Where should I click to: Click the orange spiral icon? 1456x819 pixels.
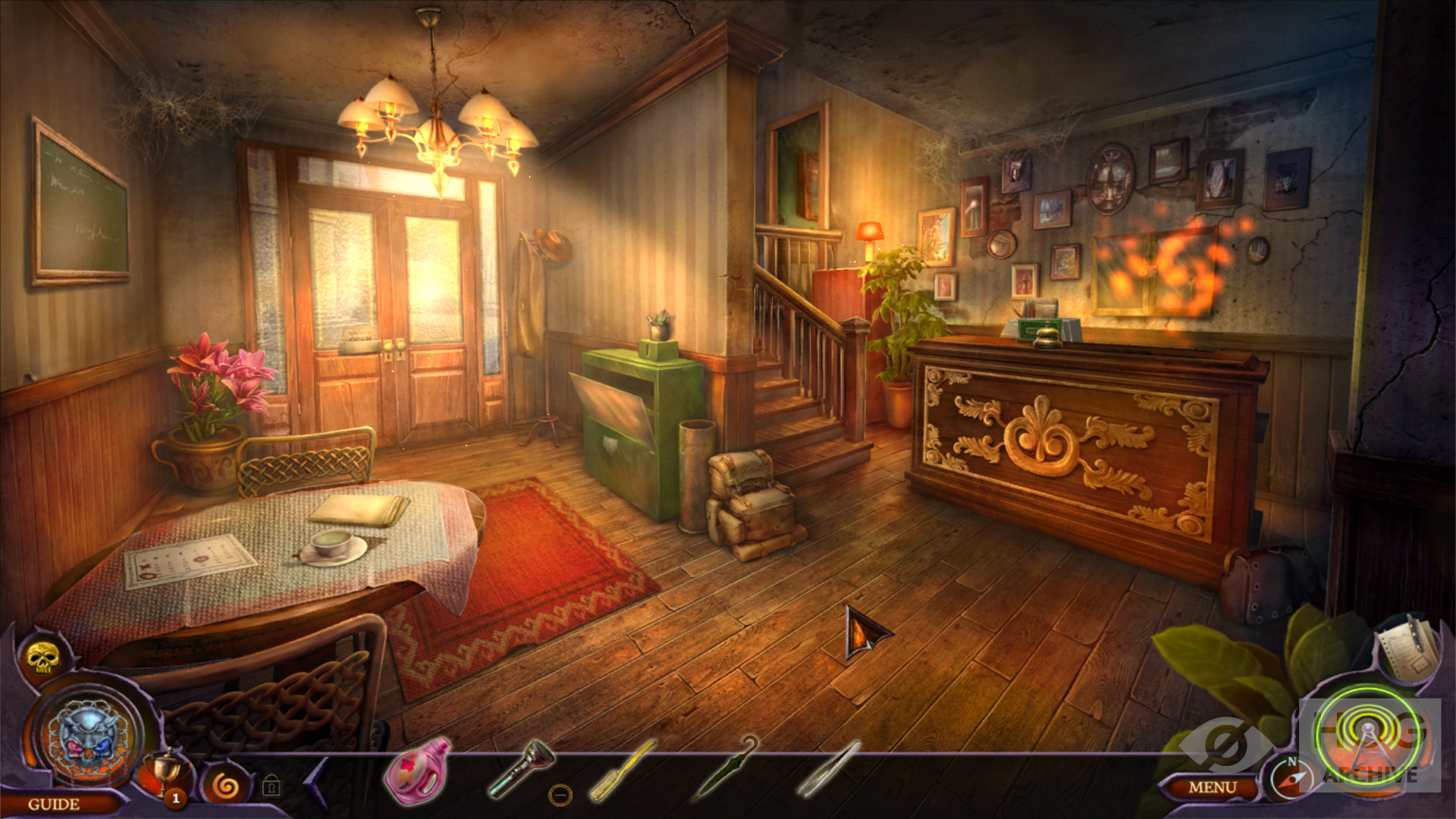224,786
